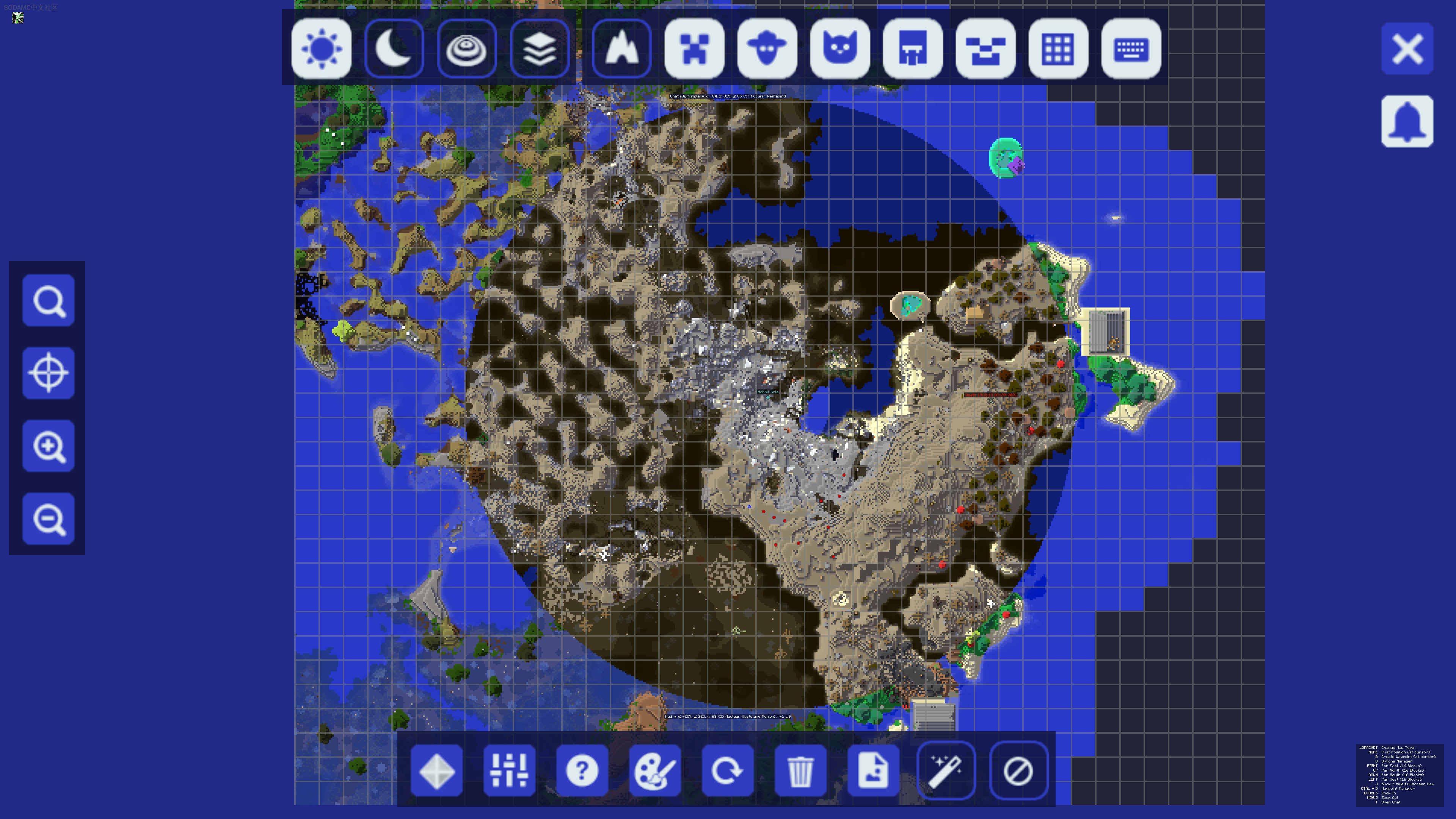Open the stacked layers map option
The image size is (1456, 819).
point(539,48)
